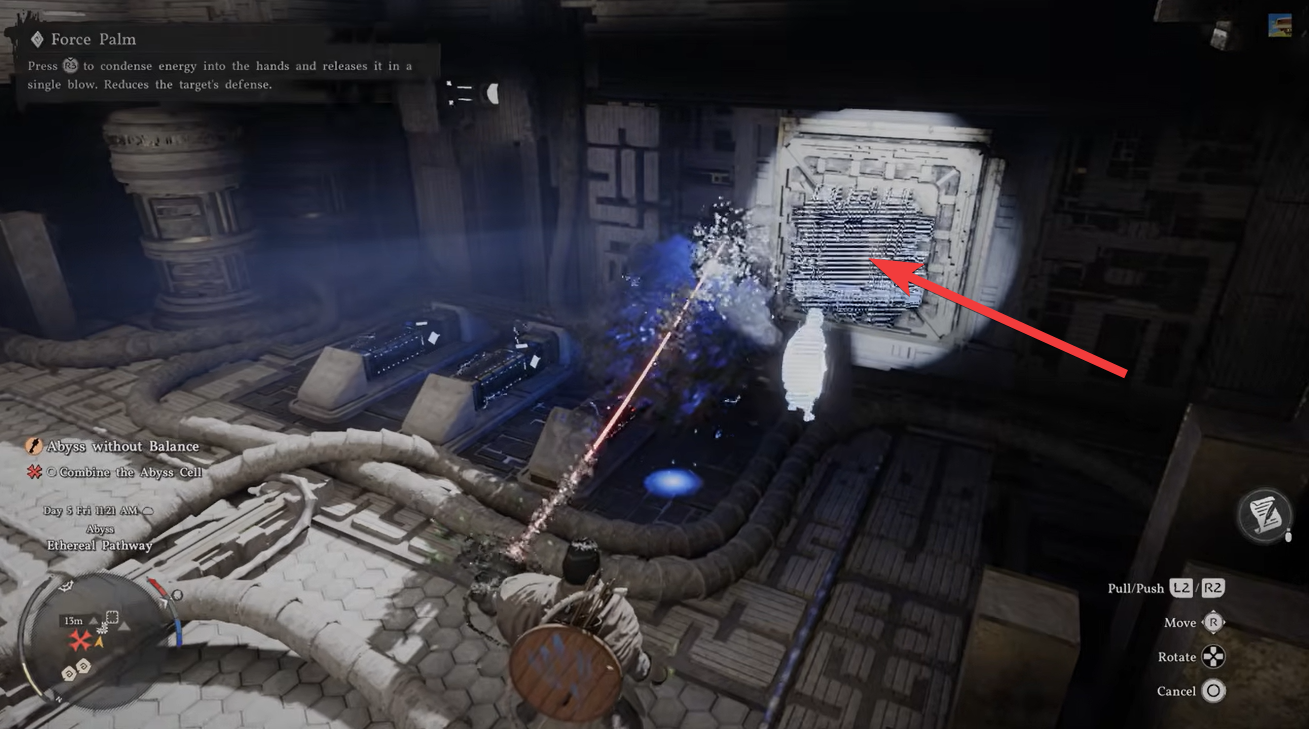Click the circular objective icon by Combine the Abyss Cell

click(52, 472)
